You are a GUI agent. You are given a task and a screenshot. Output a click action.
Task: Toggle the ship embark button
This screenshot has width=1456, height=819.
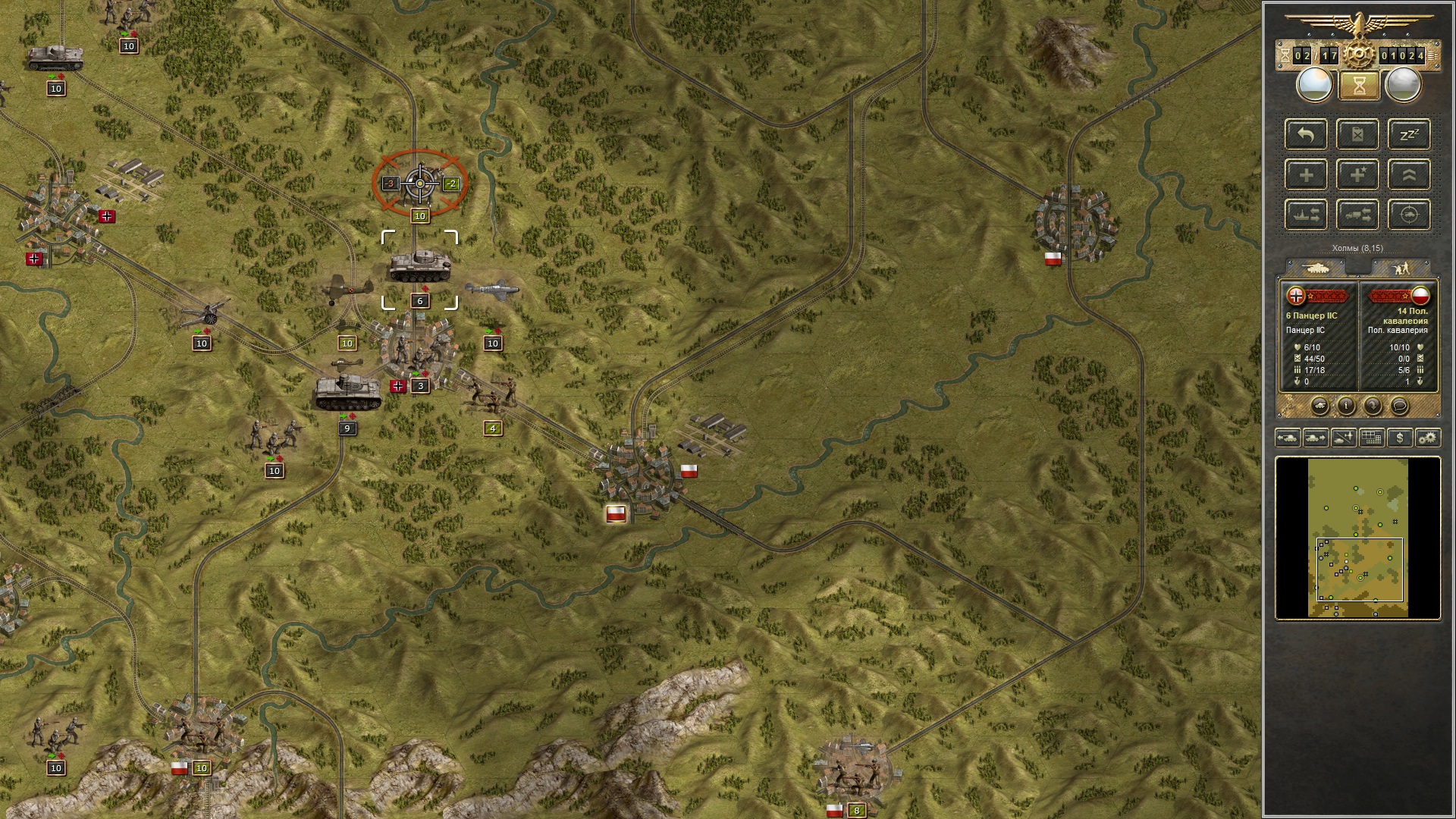pos(1306,215)
